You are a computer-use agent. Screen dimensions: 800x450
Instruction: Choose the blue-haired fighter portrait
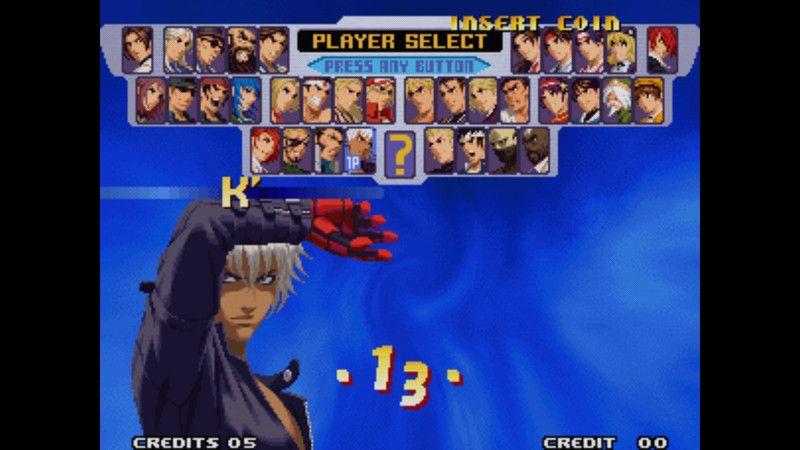pos(245,99)
